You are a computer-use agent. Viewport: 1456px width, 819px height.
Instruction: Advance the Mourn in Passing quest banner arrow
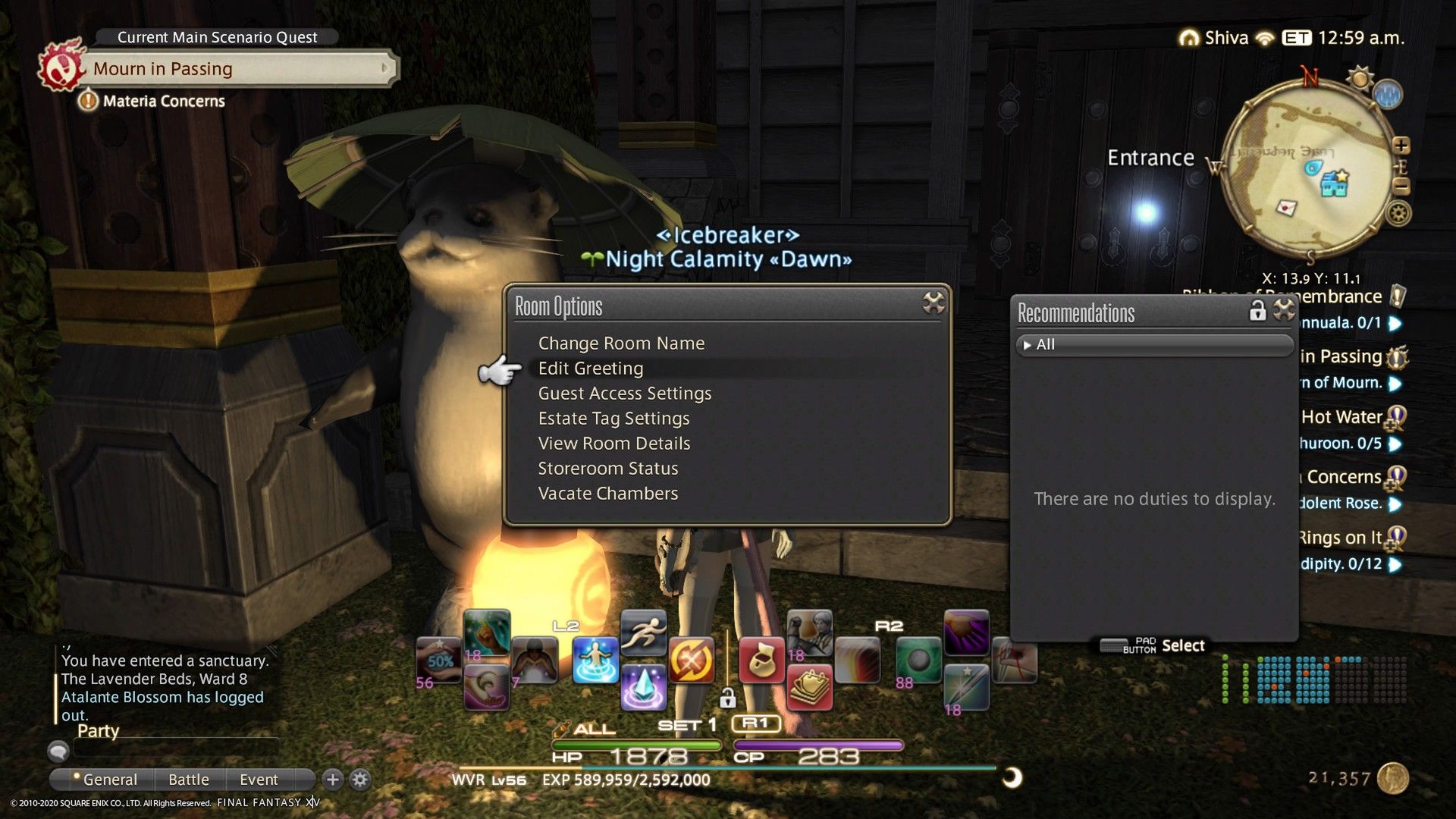click(x=385, y=68)
